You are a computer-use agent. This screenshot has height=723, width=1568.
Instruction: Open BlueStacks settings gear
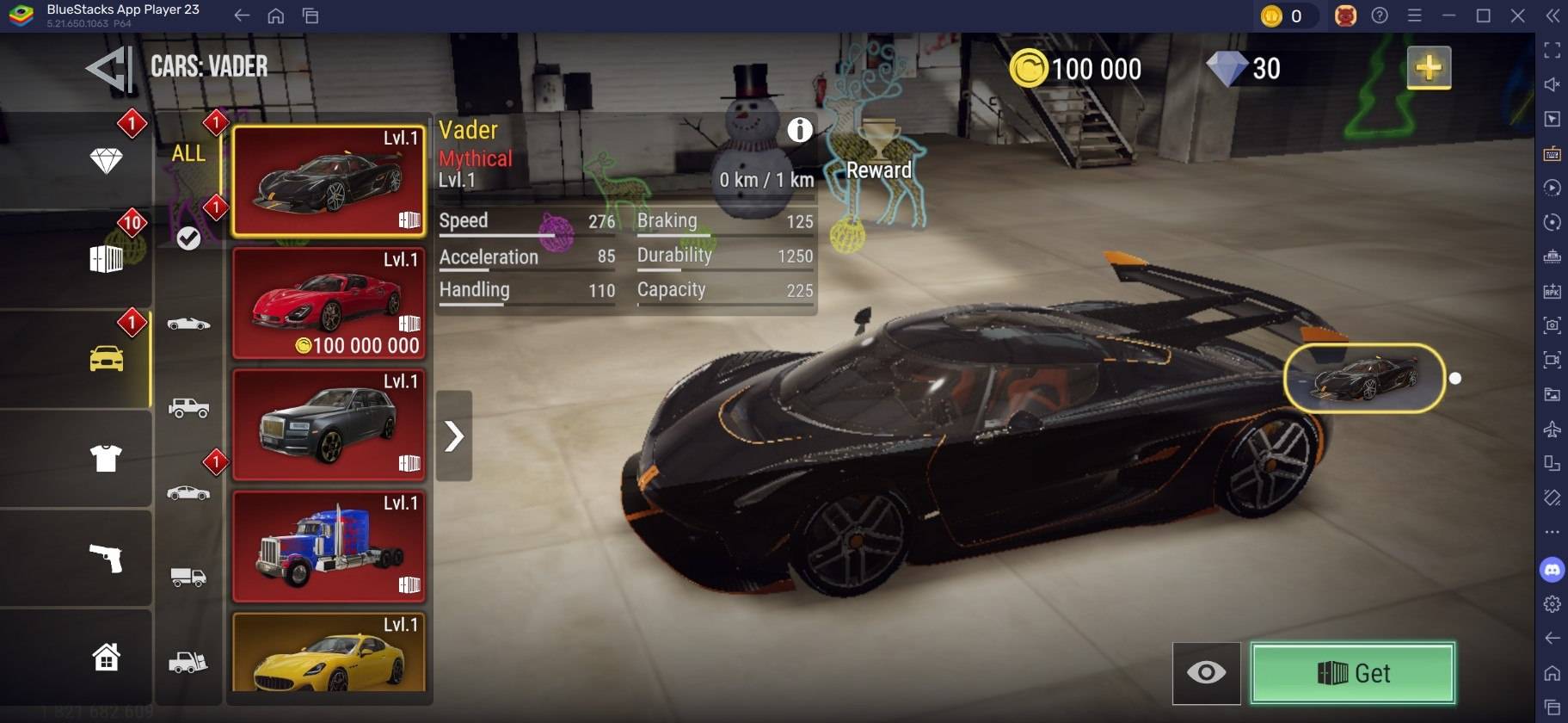pyautogui.click(x=1553, y=602)
